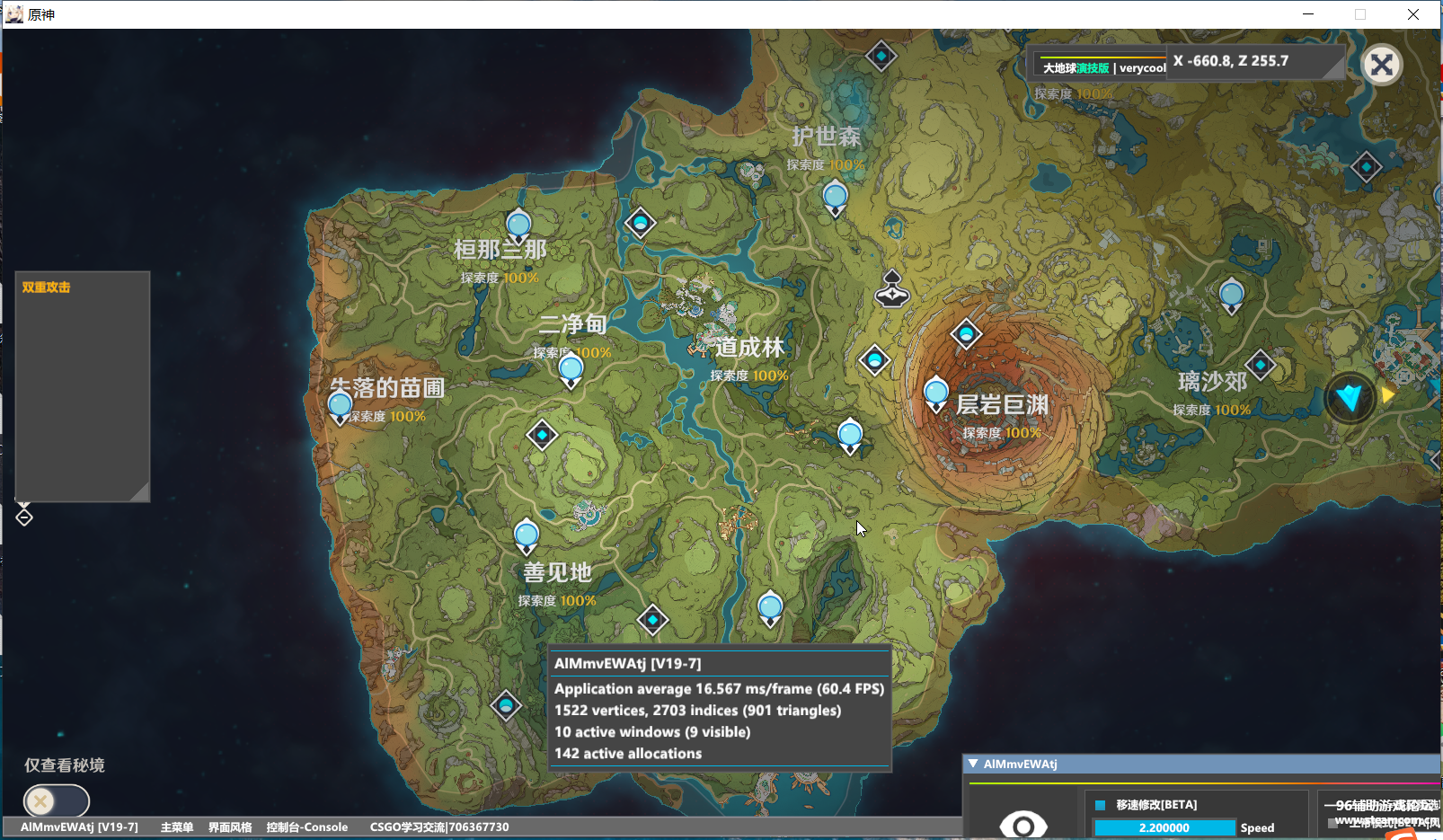Click the blue diamond player marker with yellow arrow

coord(1350,396)
